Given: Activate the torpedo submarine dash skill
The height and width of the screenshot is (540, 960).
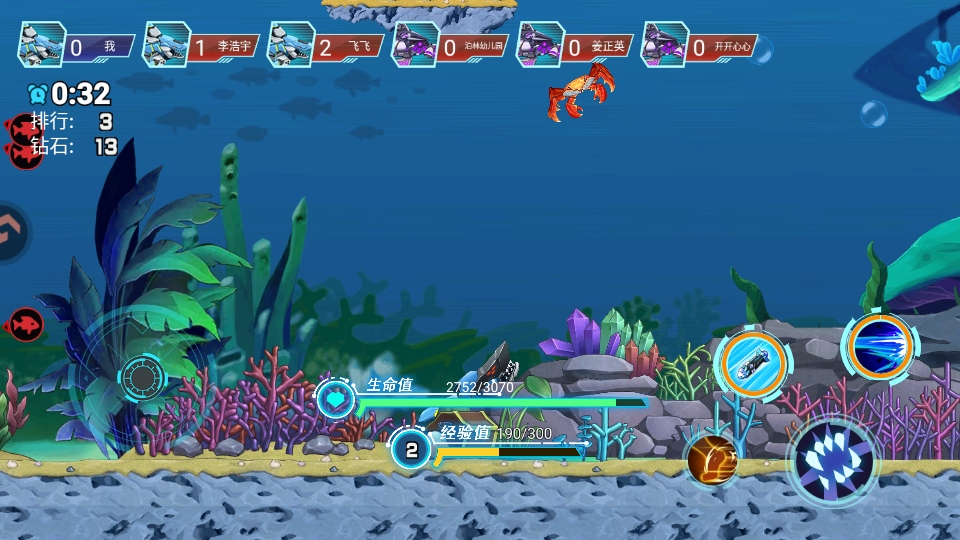Looking at the screenshot, I should point(753,366).
